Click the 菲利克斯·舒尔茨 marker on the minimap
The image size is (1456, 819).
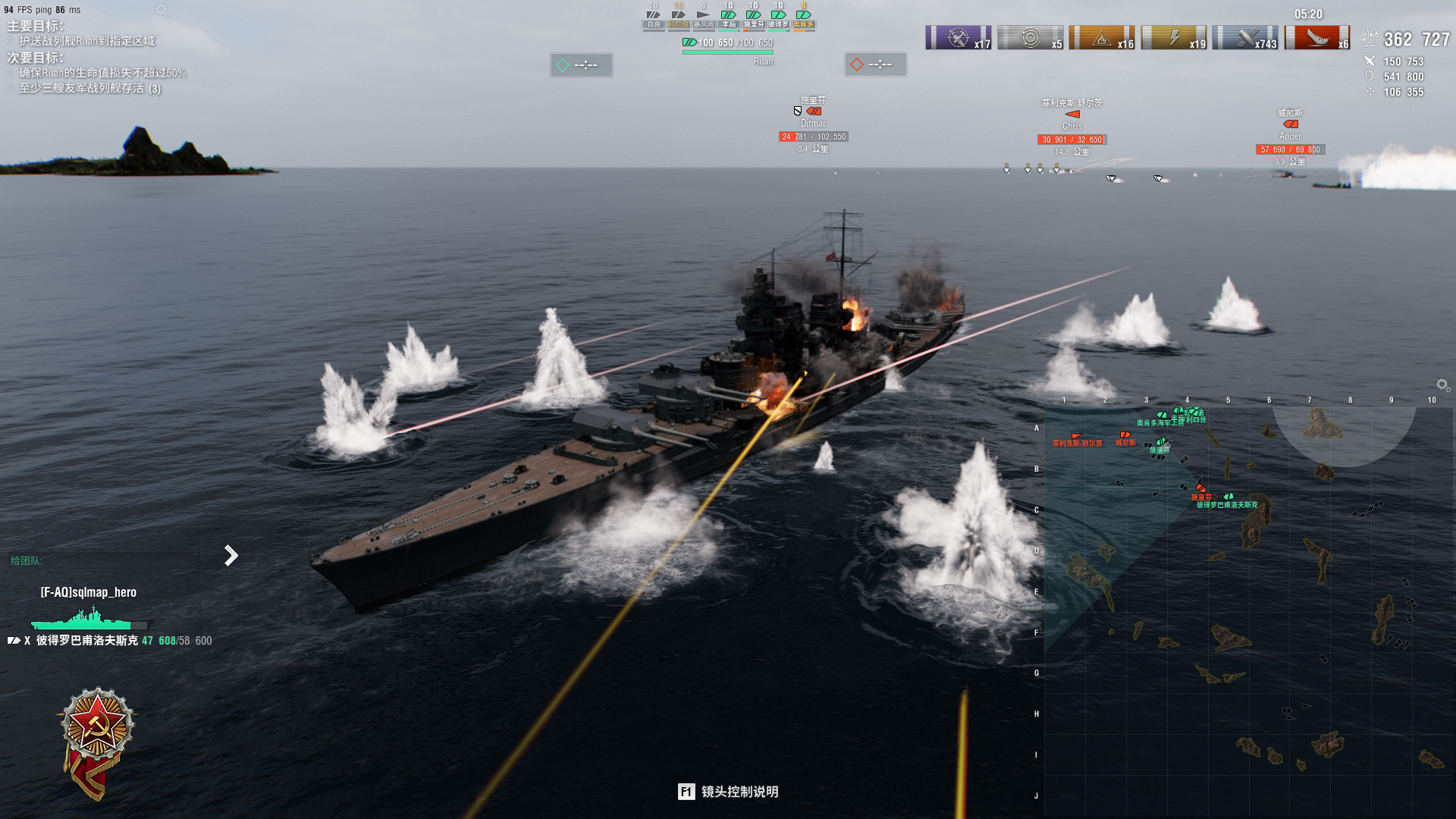click(1076, 438)
